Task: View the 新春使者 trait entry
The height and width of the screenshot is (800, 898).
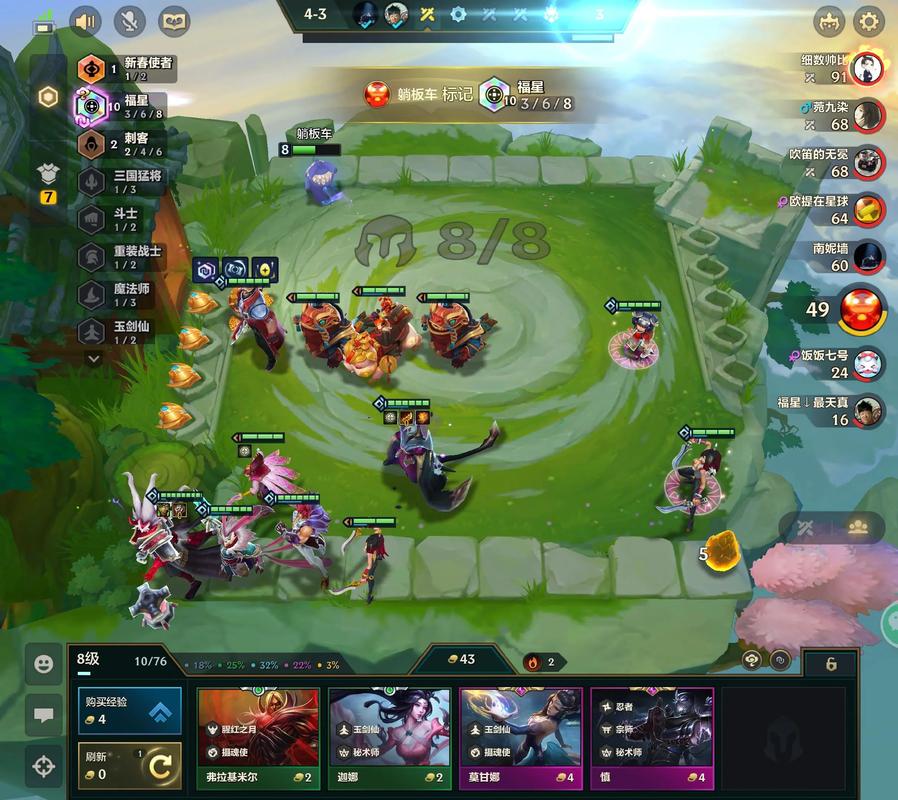Action: (125, 68)
